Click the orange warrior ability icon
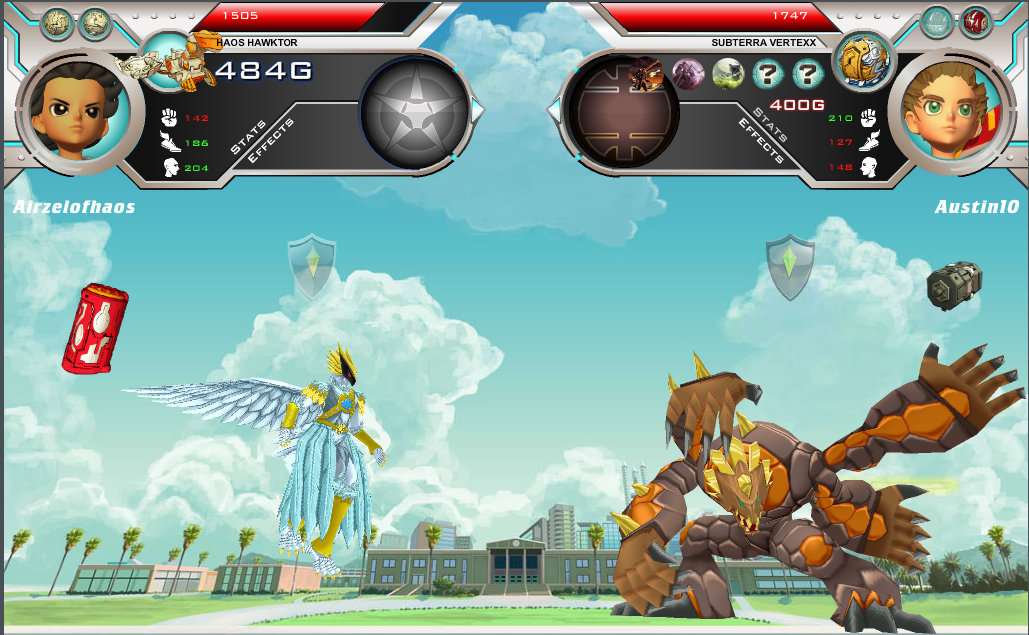 [x=647, y=73]
